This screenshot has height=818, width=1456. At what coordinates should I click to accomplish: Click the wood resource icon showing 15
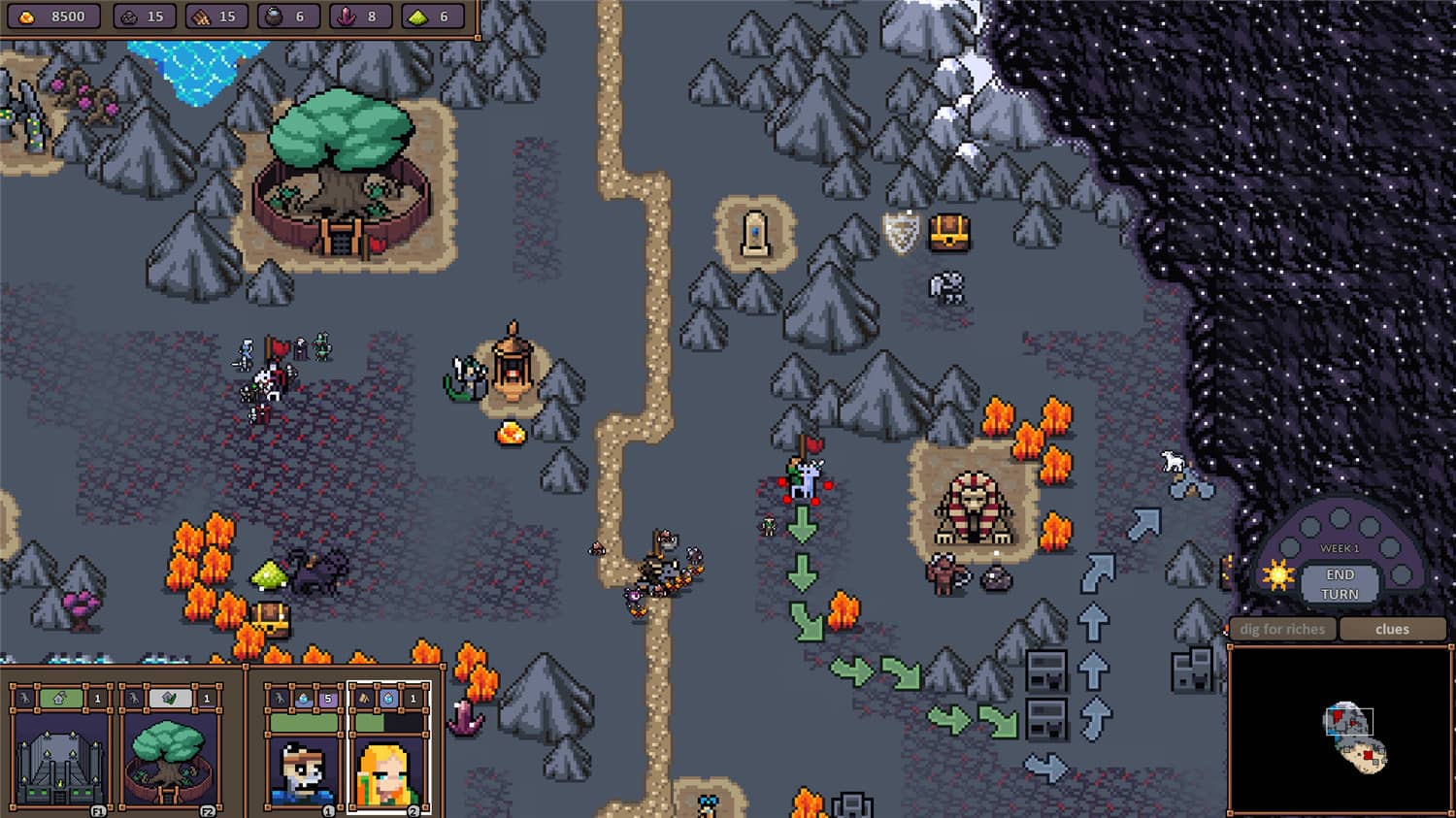(x=201, y=15)
